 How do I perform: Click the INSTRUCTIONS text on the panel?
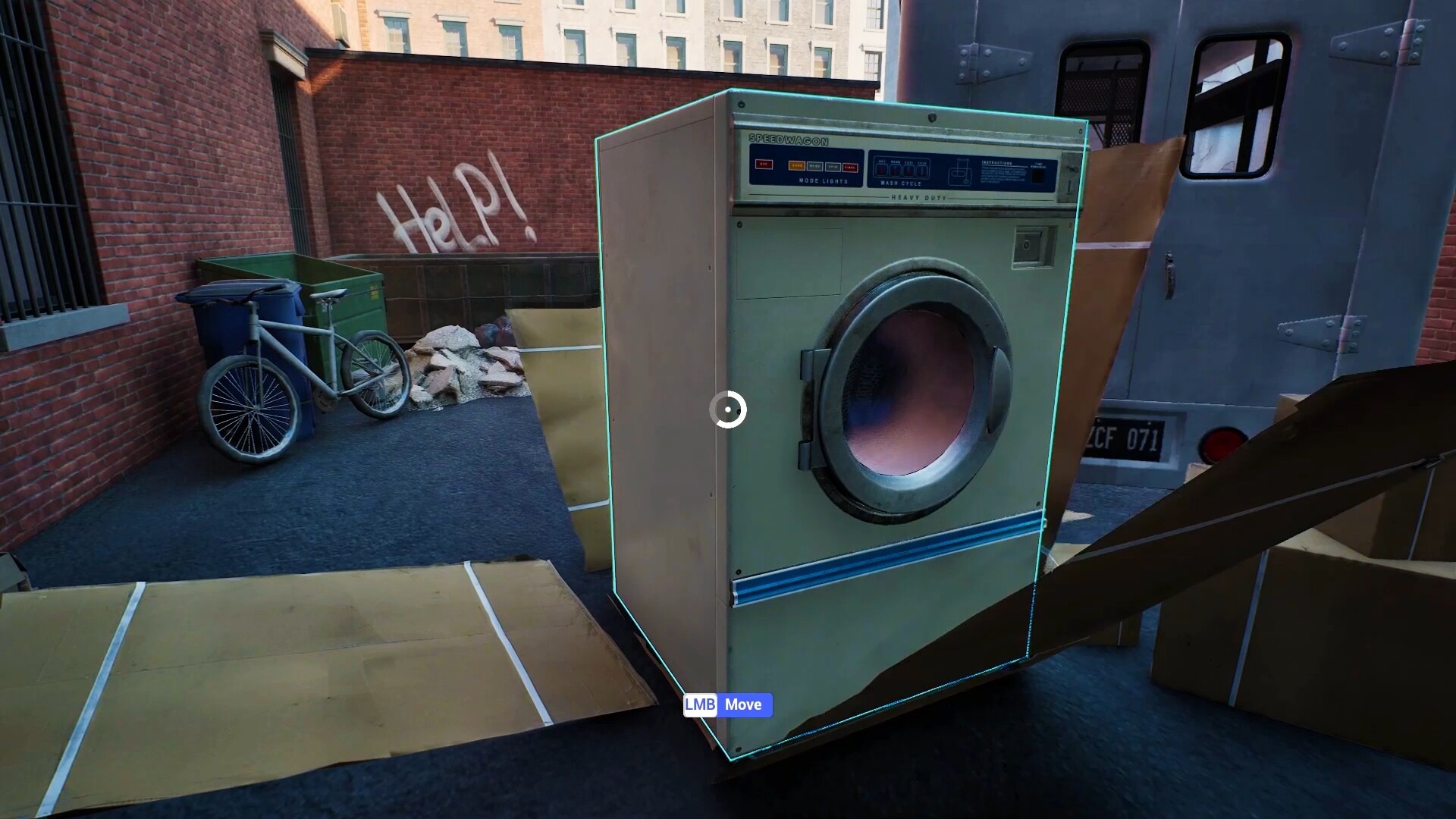click(x=997, y=162)
